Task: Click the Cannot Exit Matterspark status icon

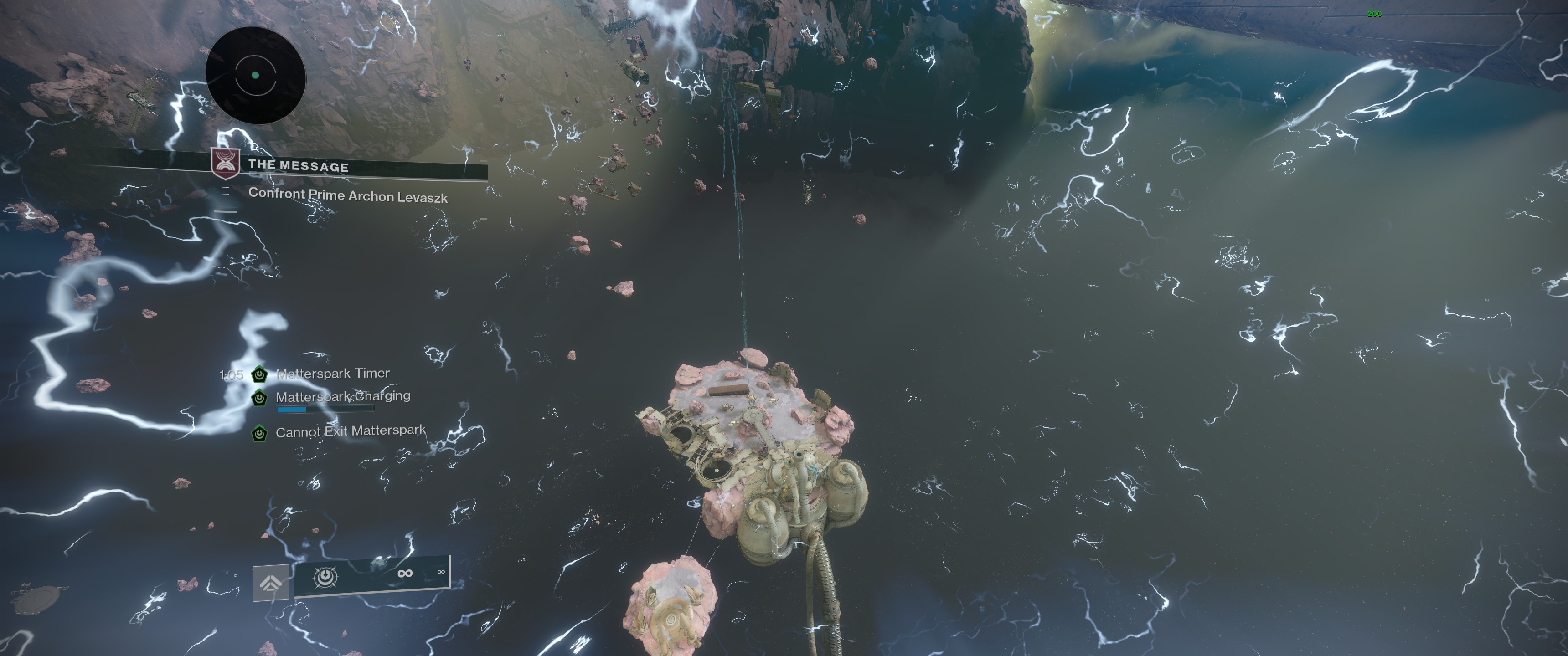Action: 259,433
